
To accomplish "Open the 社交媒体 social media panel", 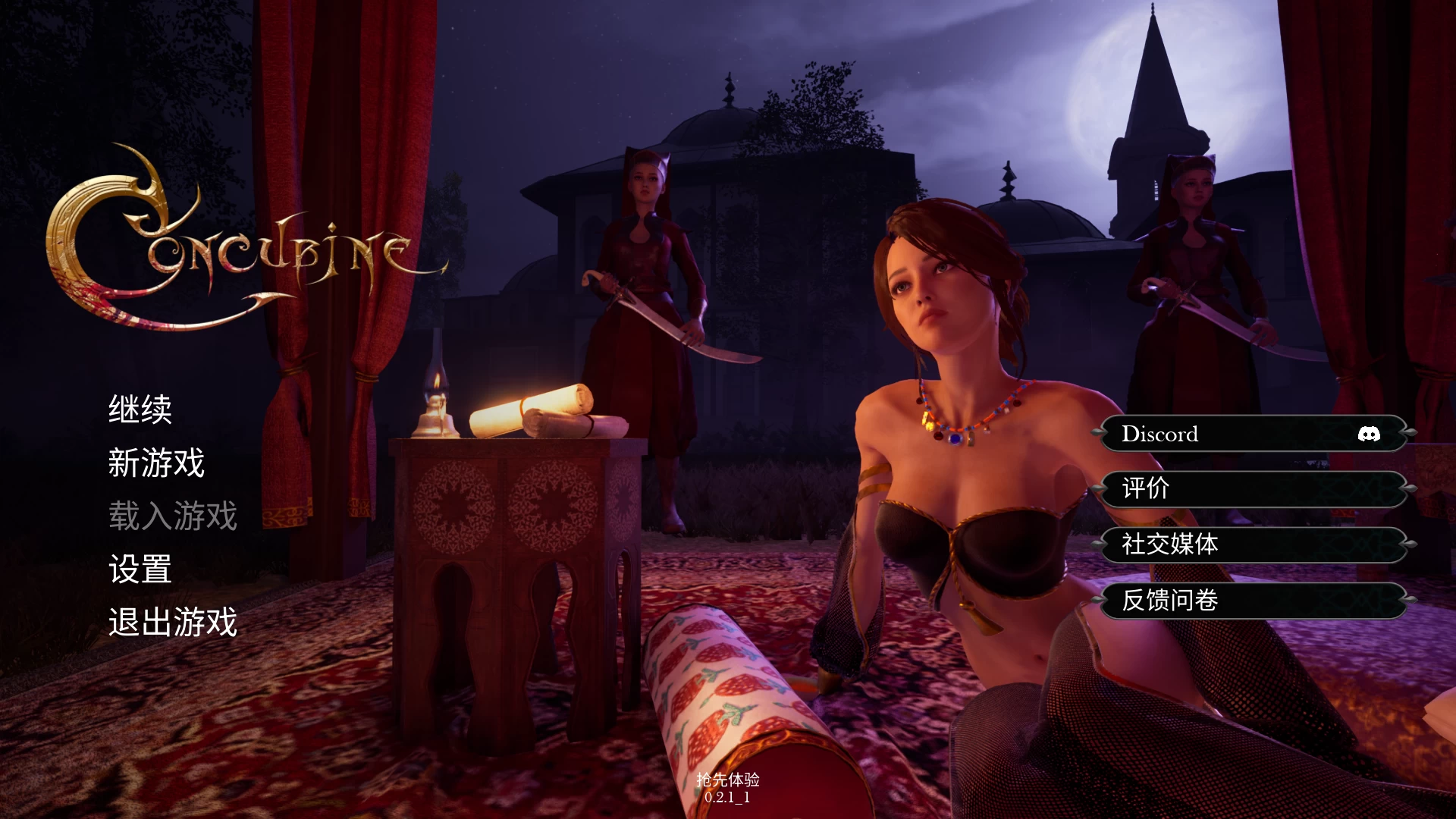I will coord(1251,544).
